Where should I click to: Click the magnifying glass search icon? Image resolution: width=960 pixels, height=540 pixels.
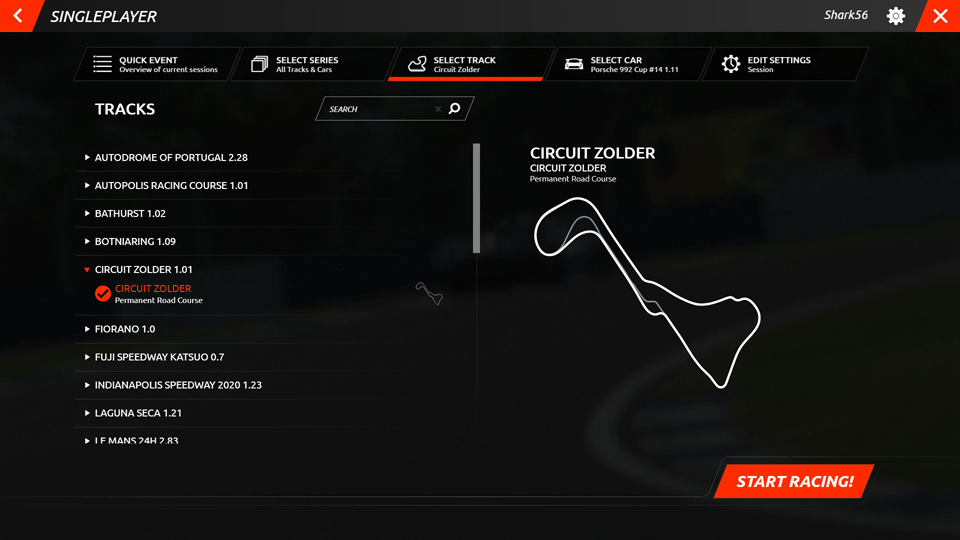pyautogui.click(x=455, y=109)
